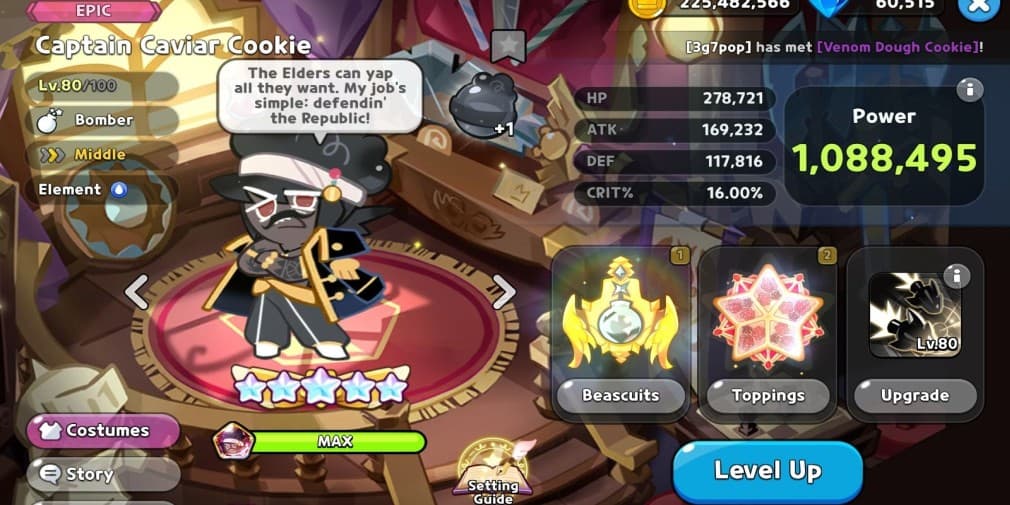Screen dimensions: 1010x505
Task: Show Power info details
Action: 968,91
